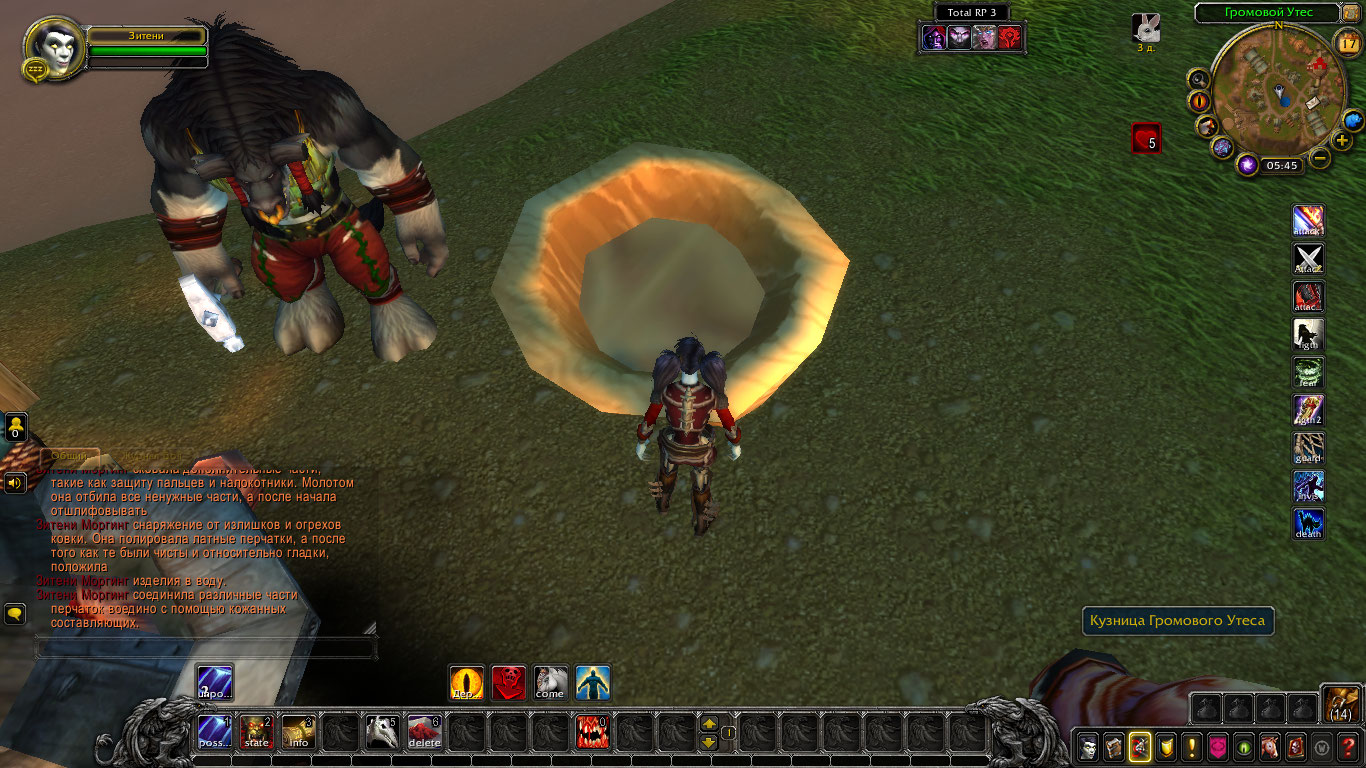This screenshot has height=768, width=1366.
Task: Zoom out the minimap with minus button
Action: (1320, 158)
